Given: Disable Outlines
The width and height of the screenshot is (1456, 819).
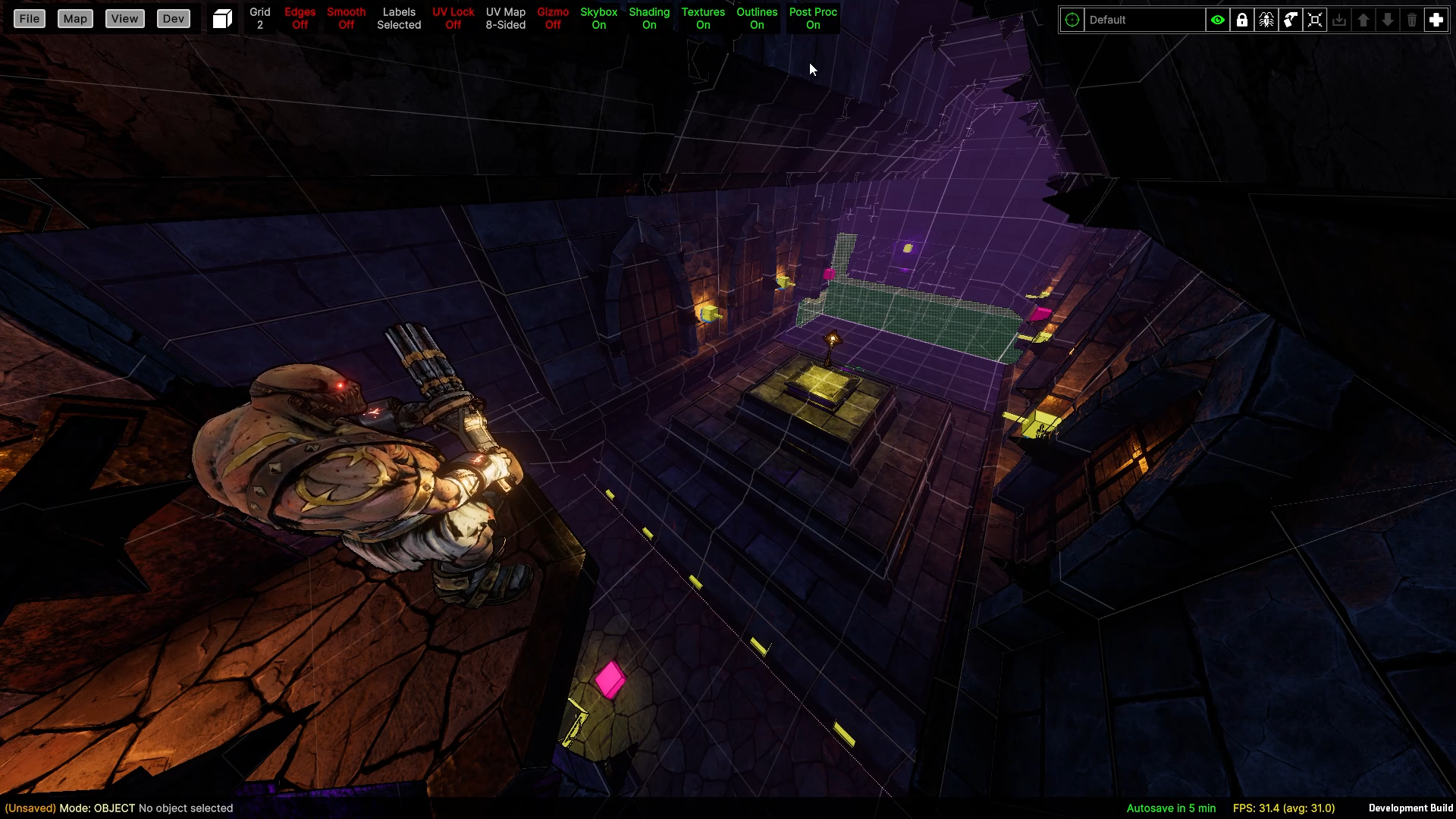Looking at the screenshot, I should tap(757, 19).
